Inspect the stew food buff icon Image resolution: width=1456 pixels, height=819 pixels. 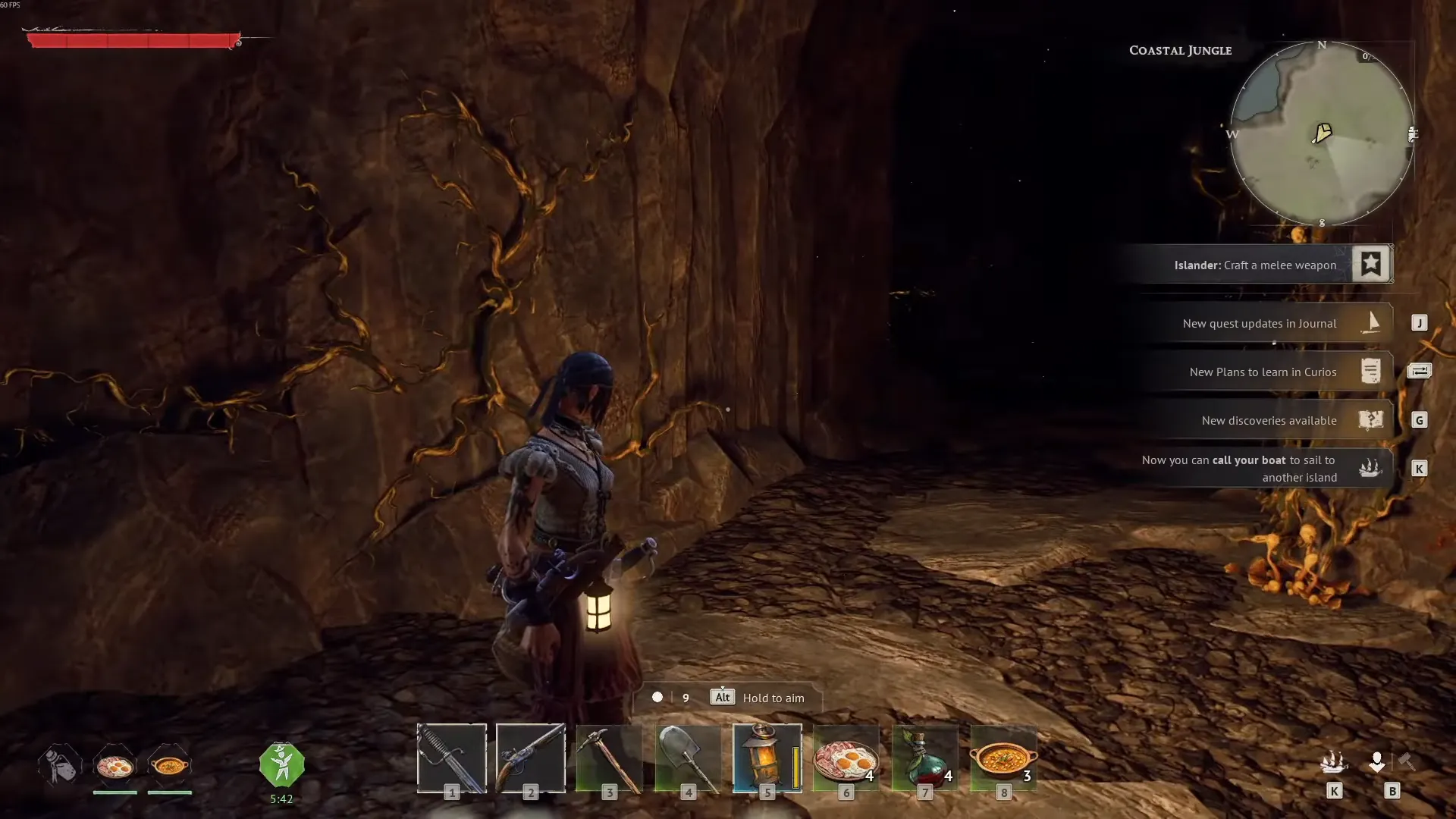coord(169,766)
